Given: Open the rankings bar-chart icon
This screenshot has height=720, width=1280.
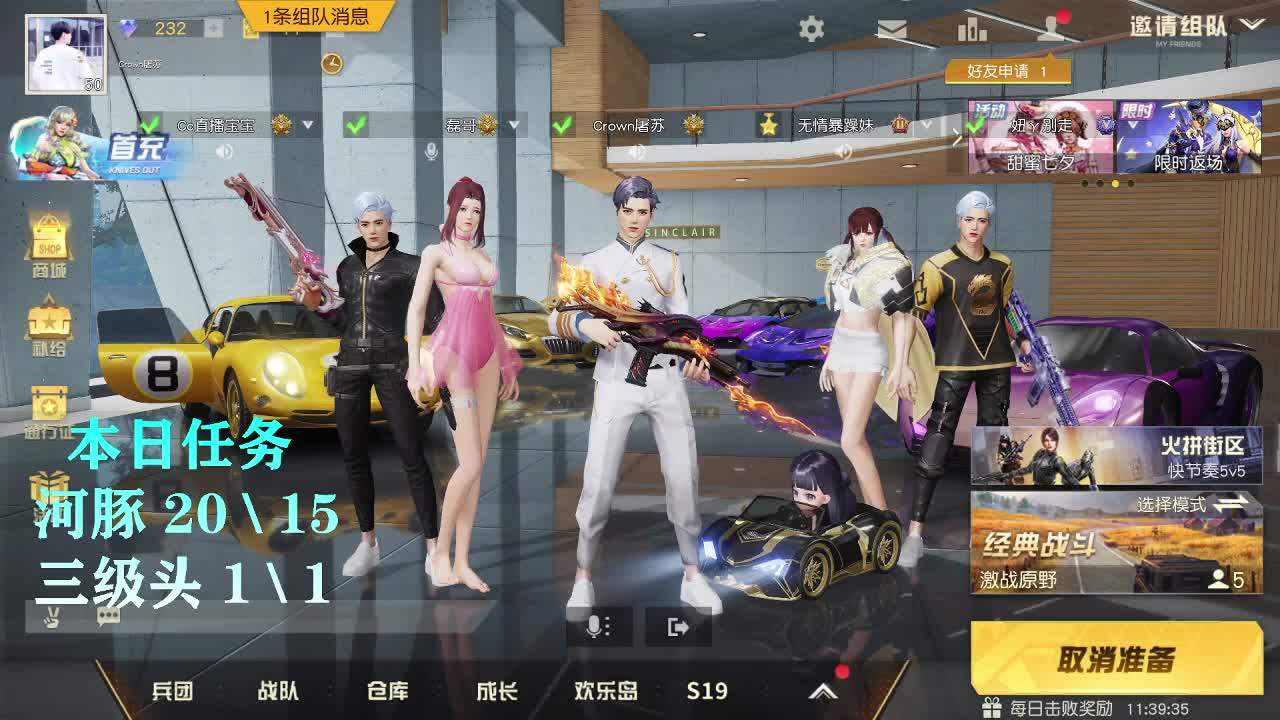Looking at the screenshot, I should [973, 30].
